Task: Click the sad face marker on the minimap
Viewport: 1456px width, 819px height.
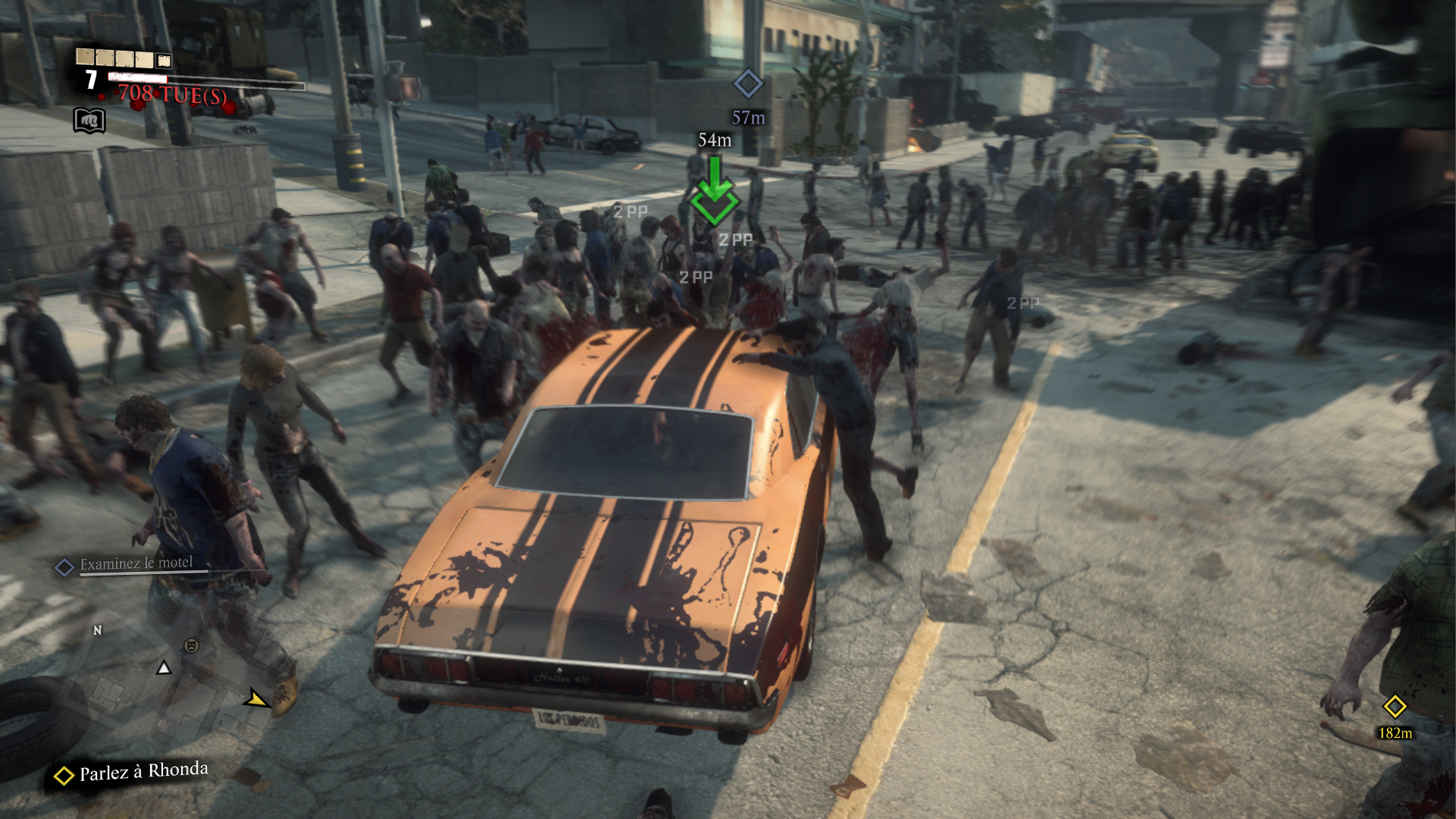Action: point(192,646)
